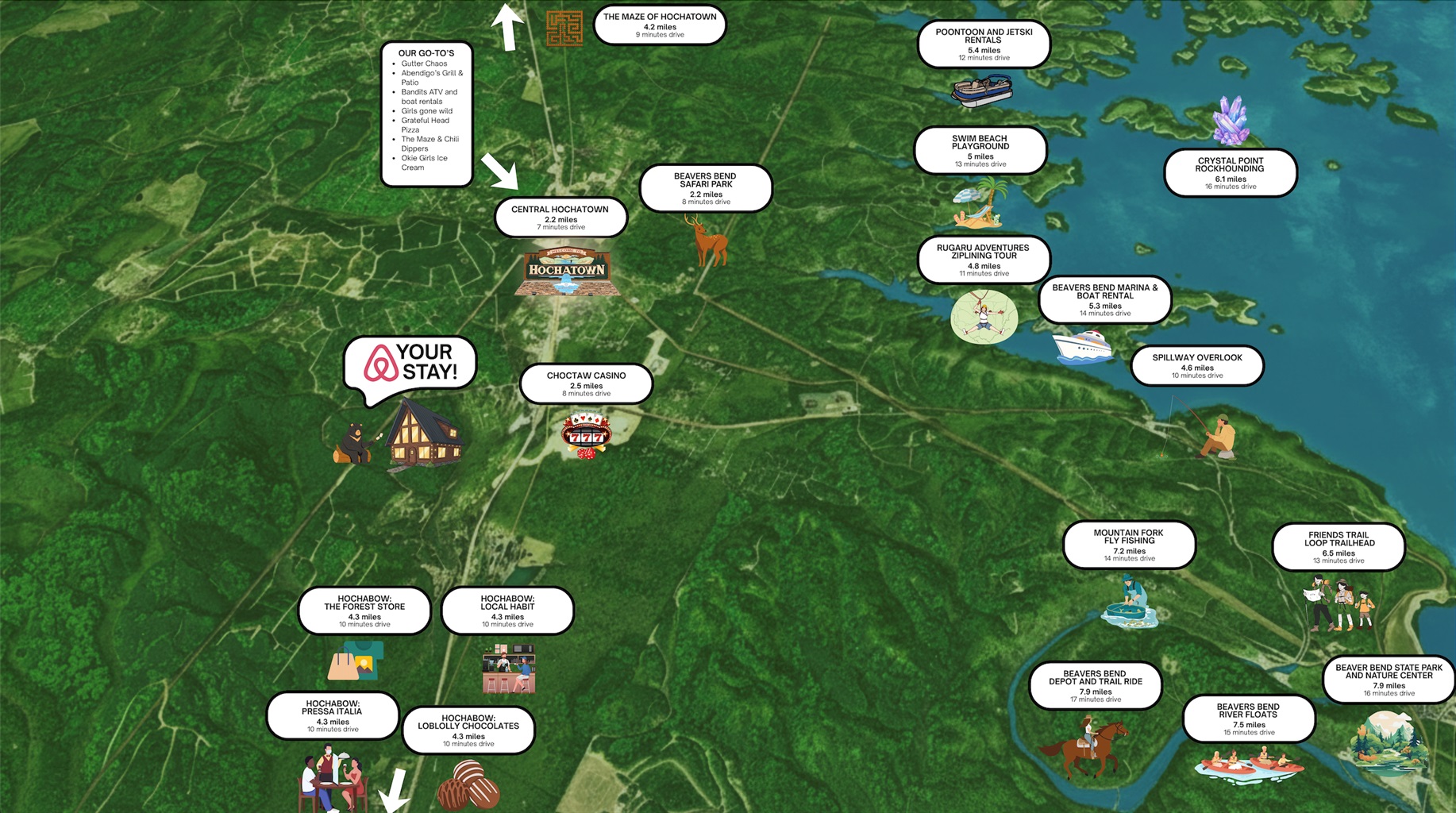The image size is (1456, 813).
Task: Select Beavers Bend Depot and Trail Ride label
Action: 1096,686
